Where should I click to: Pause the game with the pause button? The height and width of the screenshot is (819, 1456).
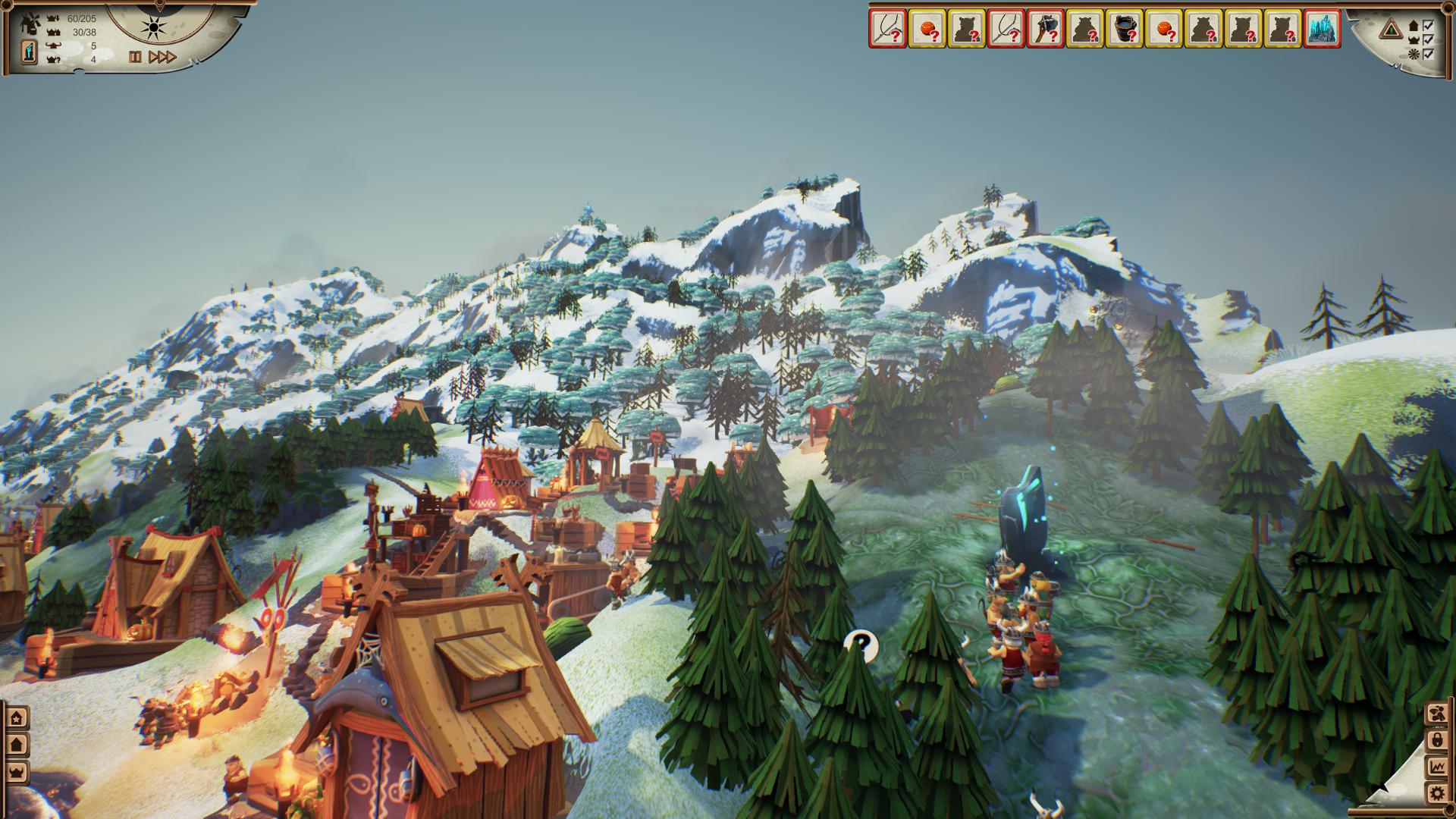click(x=135, y=57)
